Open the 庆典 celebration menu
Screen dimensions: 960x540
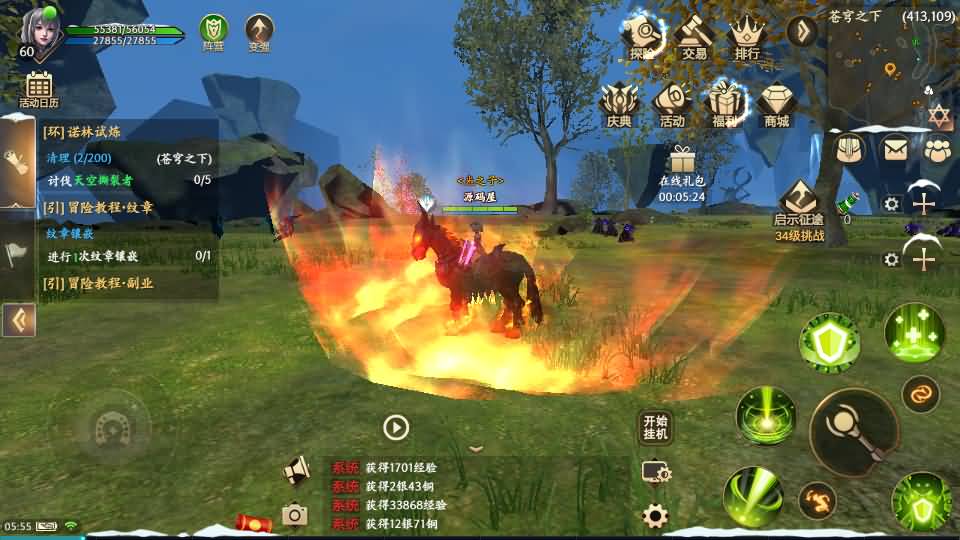pos(619,103)
